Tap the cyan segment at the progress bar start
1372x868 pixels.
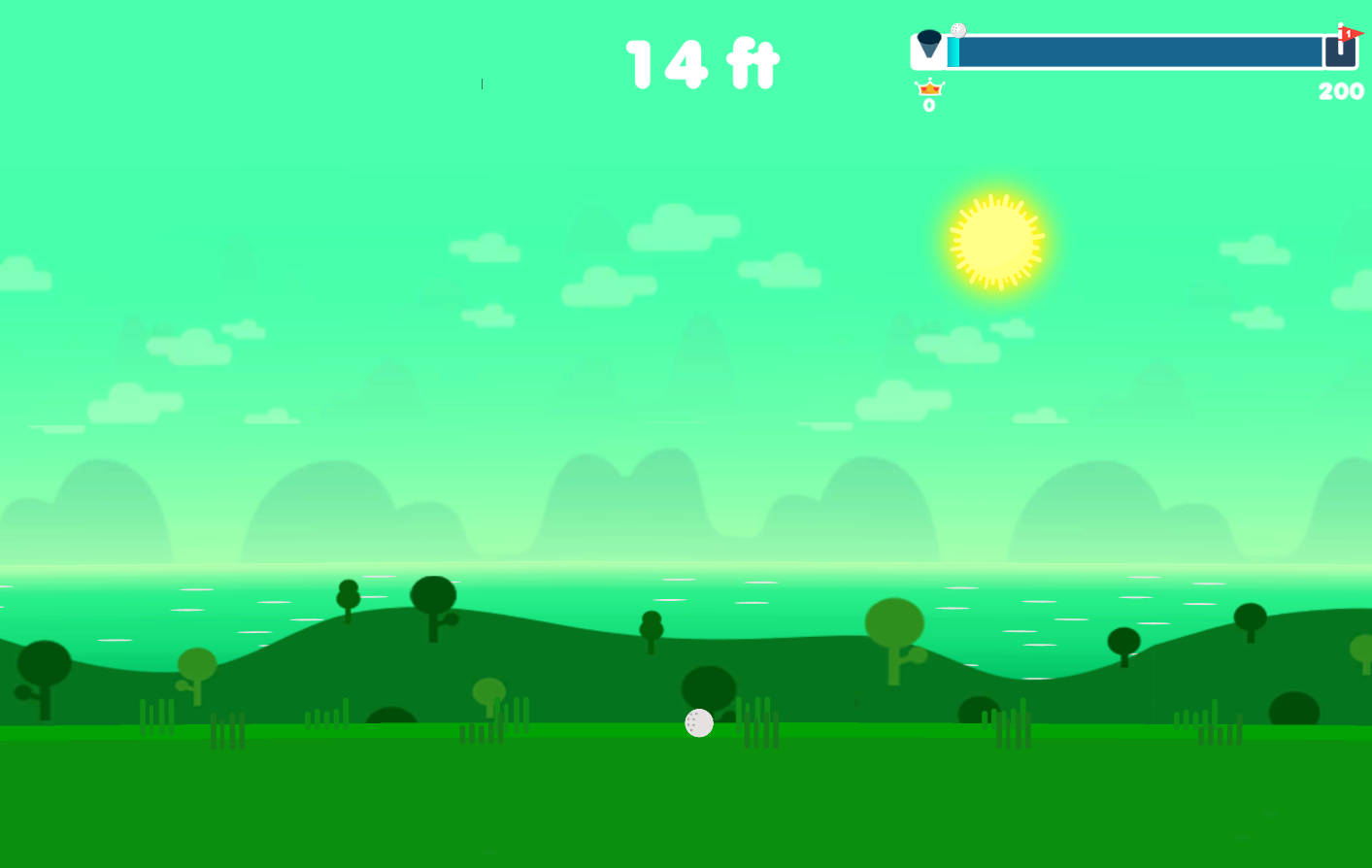954,50
